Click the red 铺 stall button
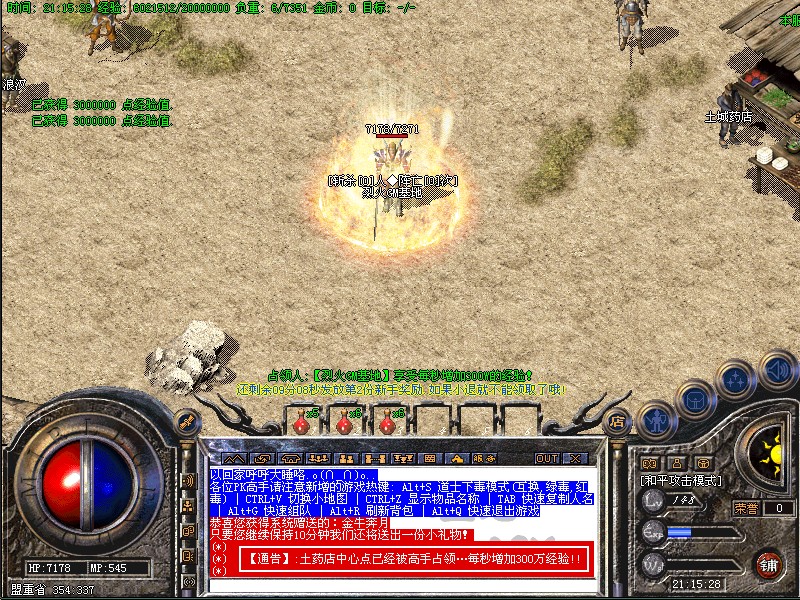This screenshot has height=600, width=800. [768, 564]
